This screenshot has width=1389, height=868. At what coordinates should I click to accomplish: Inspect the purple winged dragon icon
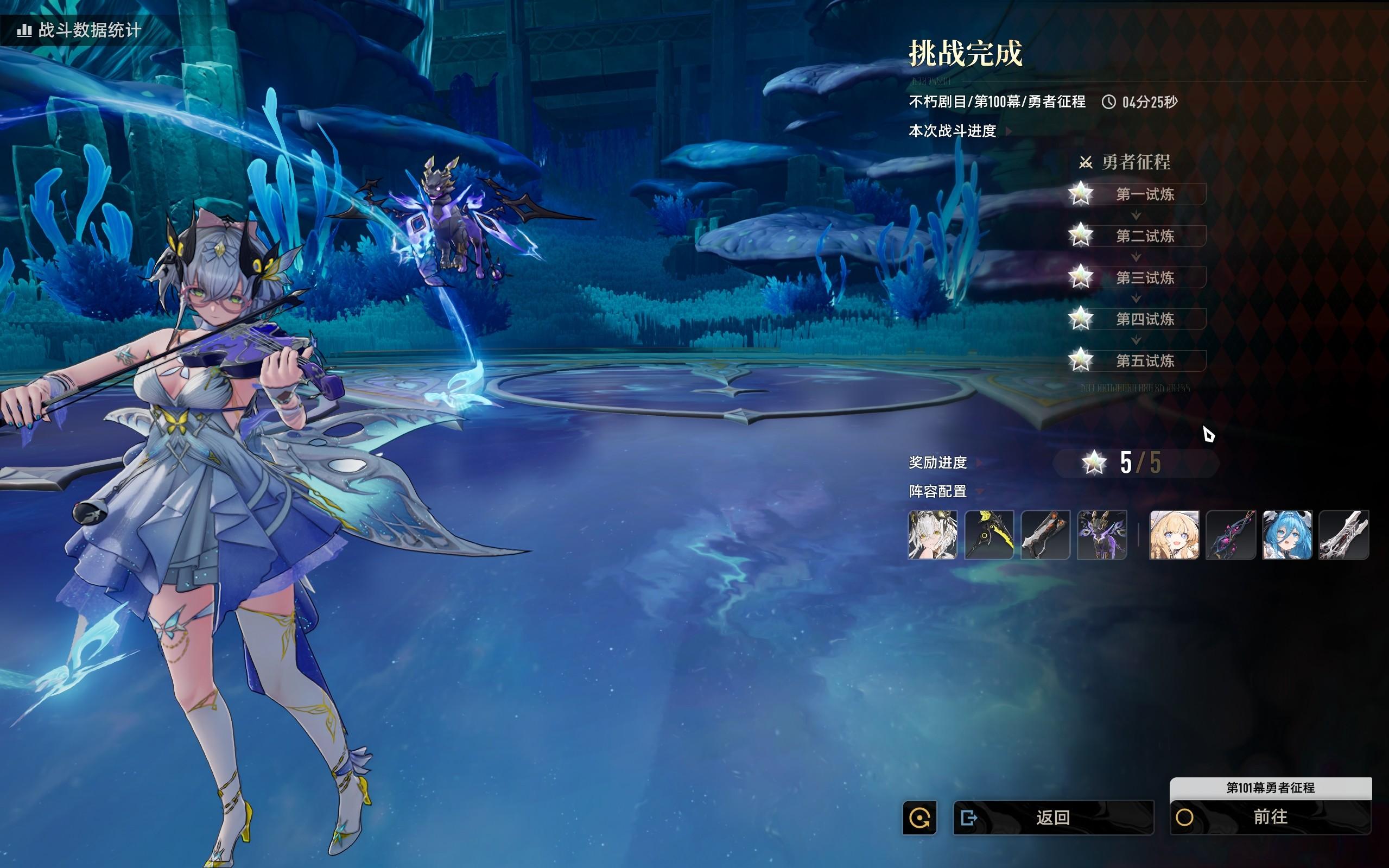[x=1101, y=535]
